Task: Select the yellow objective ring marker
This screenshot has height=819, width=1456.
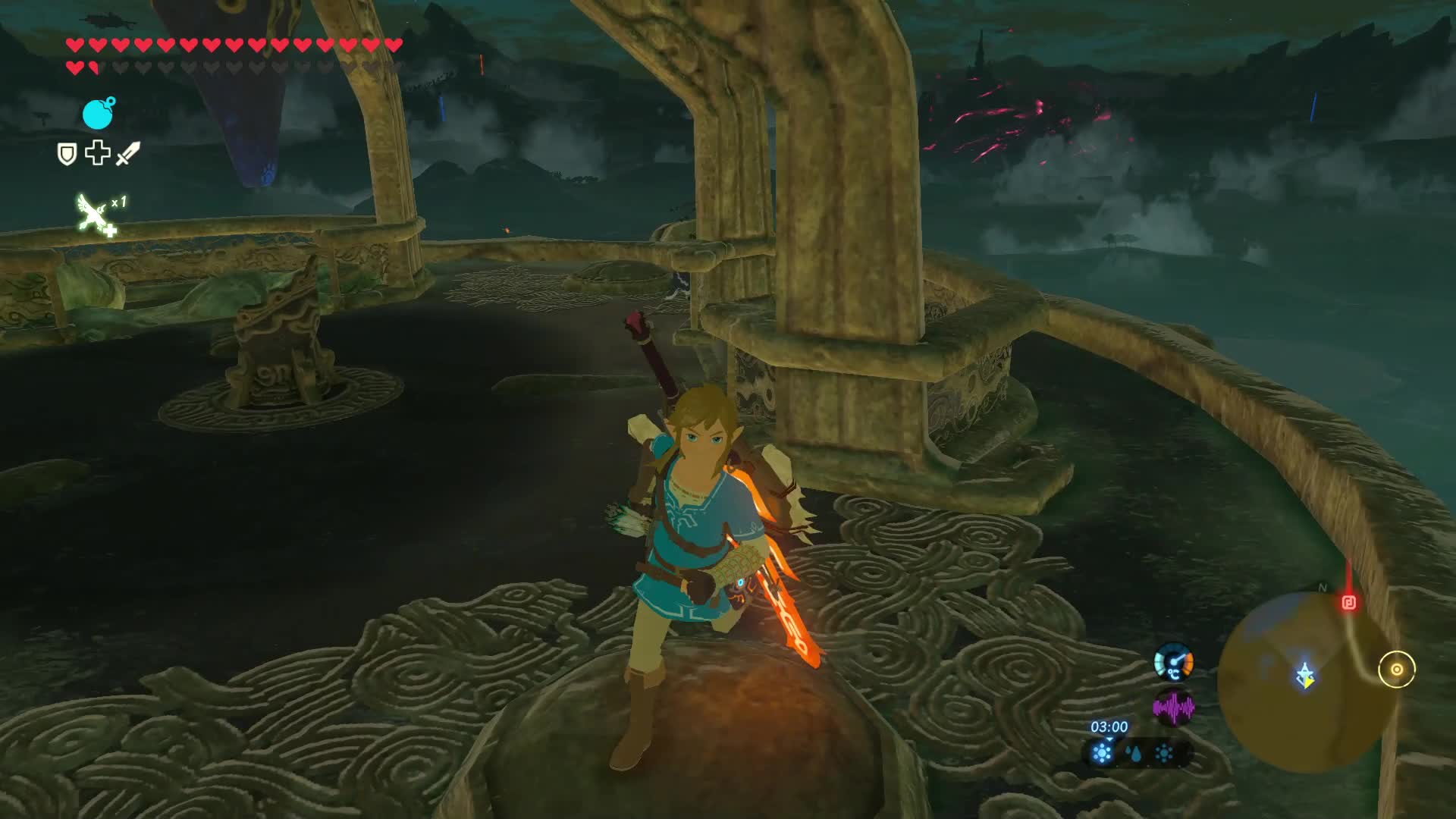Action: pos(1396,670)
